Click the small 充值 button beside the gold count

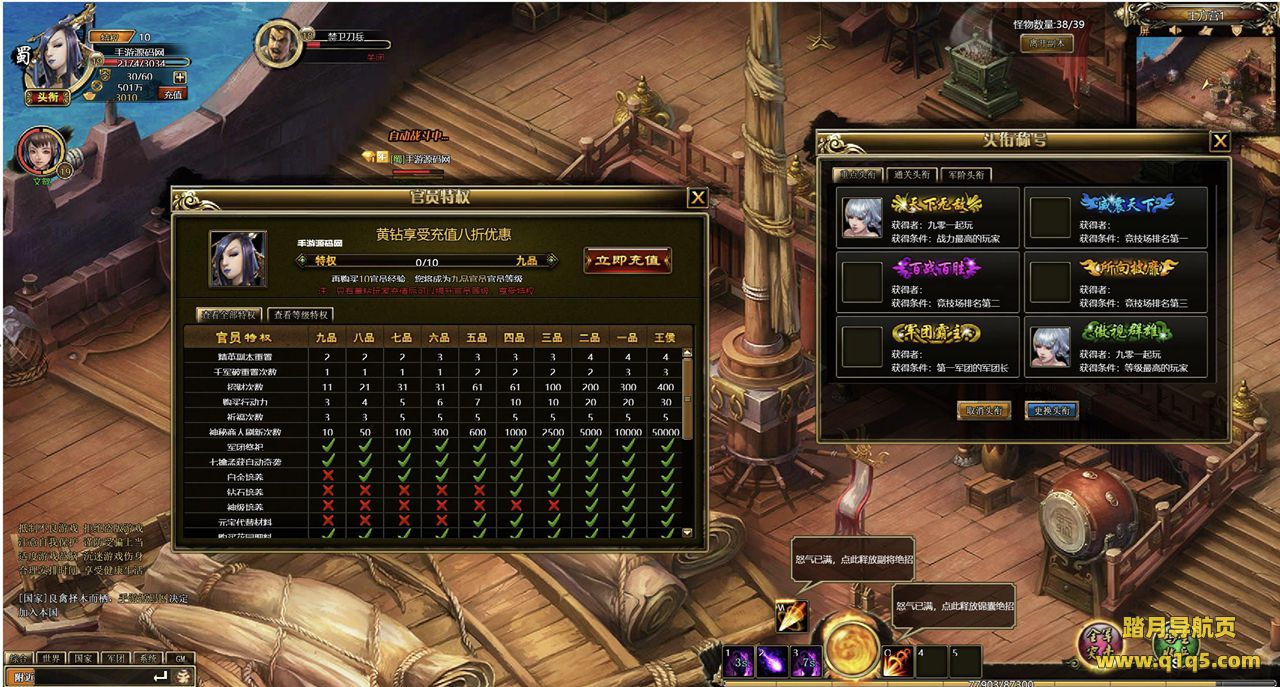pos(172,94)
